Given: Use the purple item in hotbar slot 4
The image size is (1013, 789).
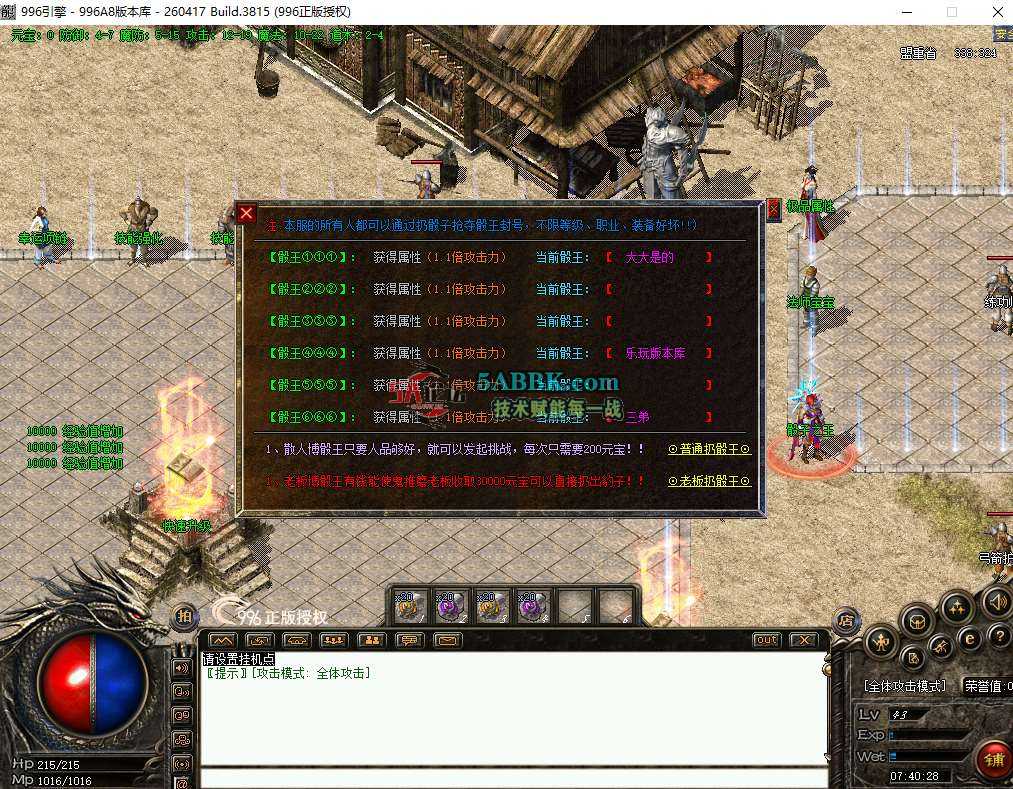Looking at the screenshot, I should pos(533,606).
